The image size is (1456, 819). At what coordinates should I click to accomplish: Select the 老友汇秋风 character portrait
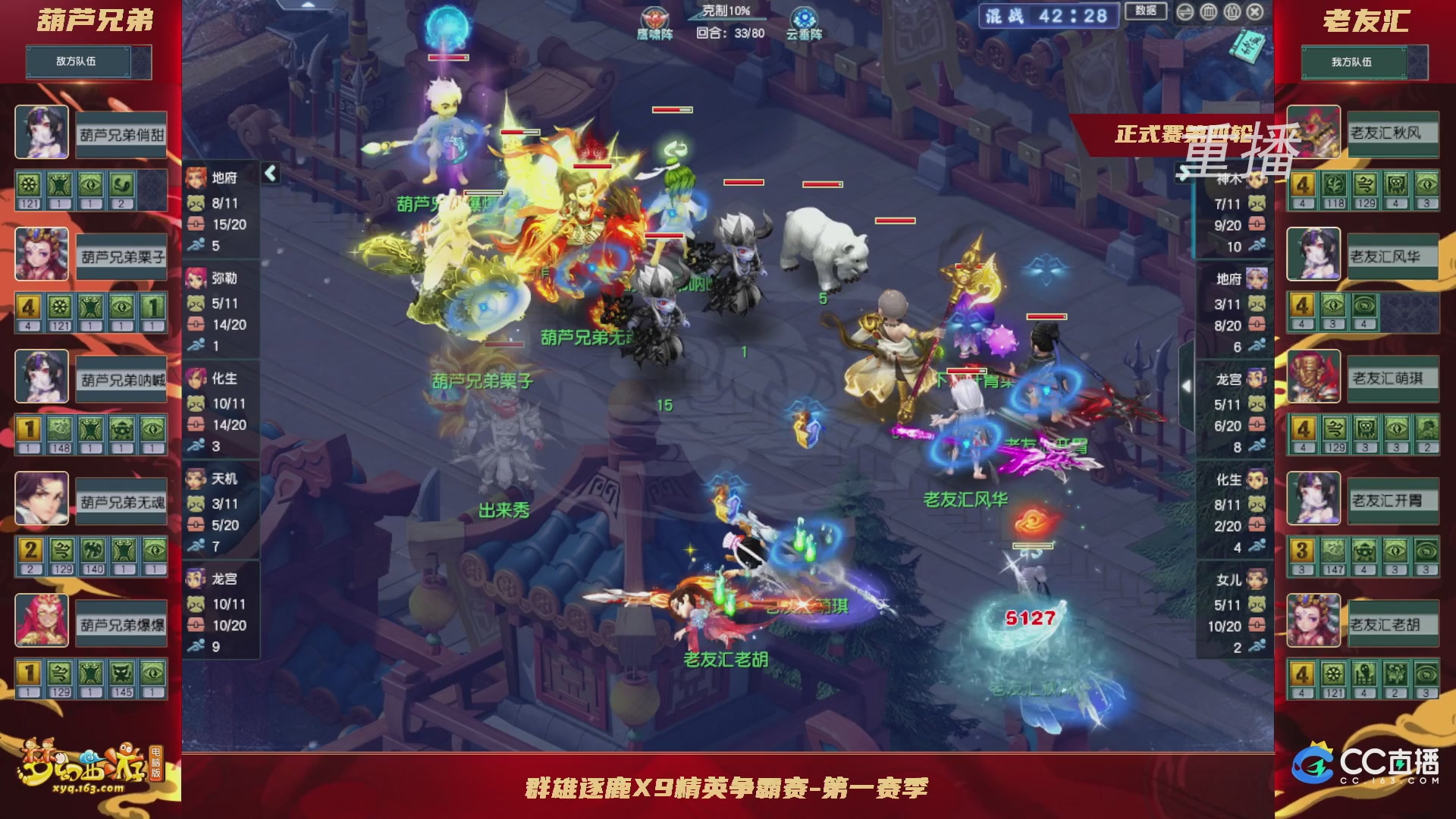1313,132
